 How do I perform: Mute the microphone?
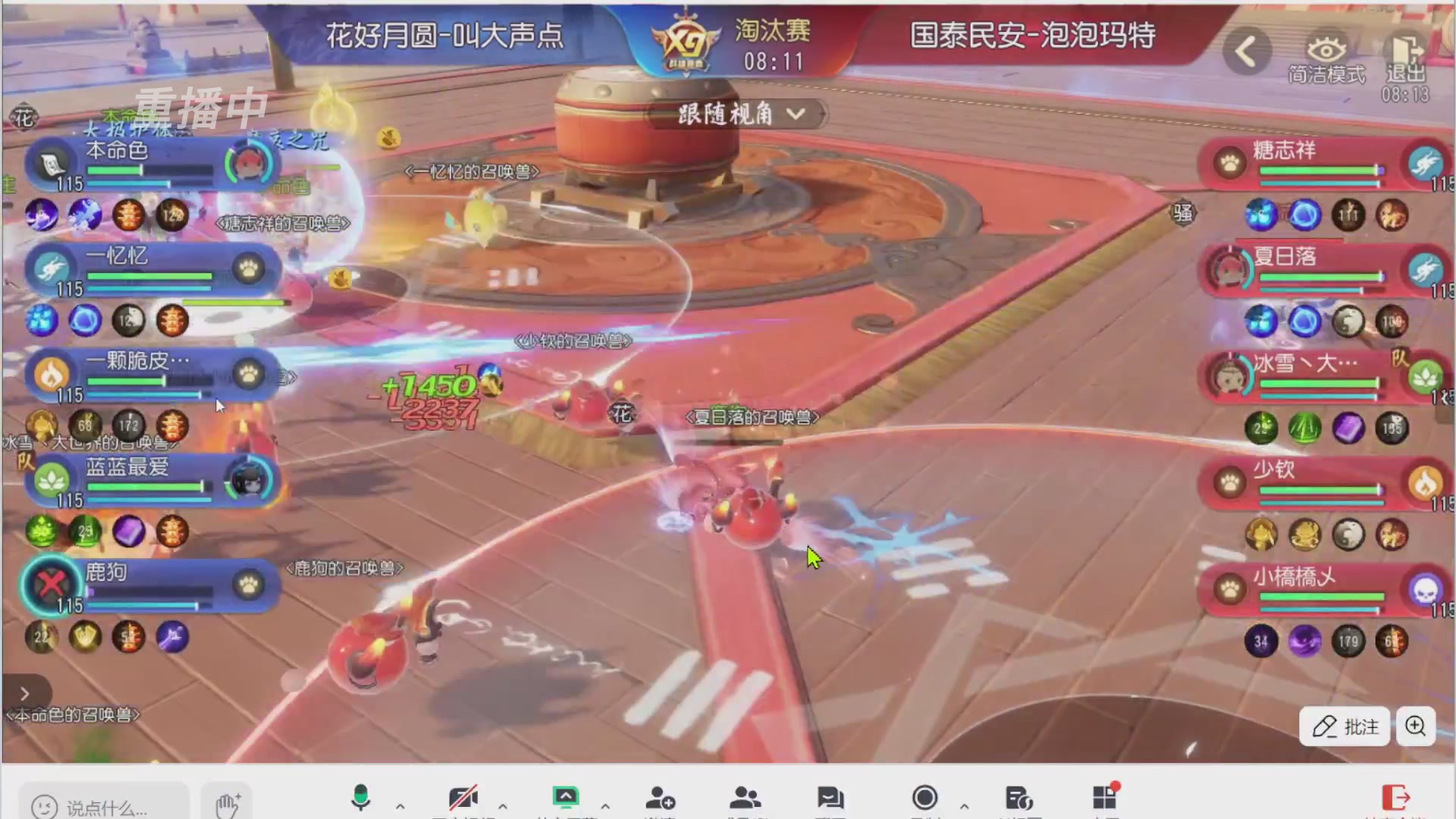tap(362, 798)
